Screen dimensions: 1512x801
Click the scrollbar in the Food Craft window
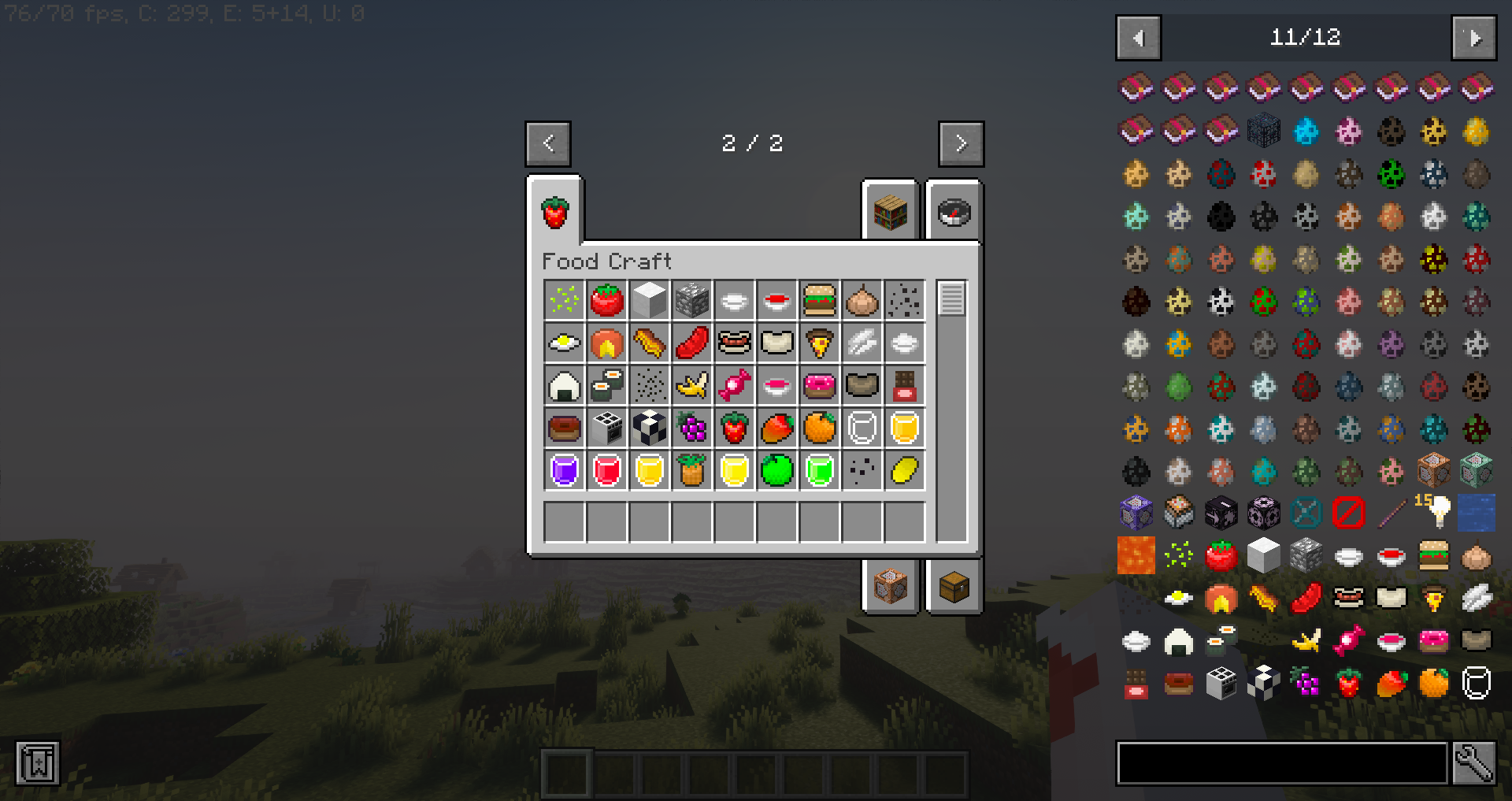952,299
